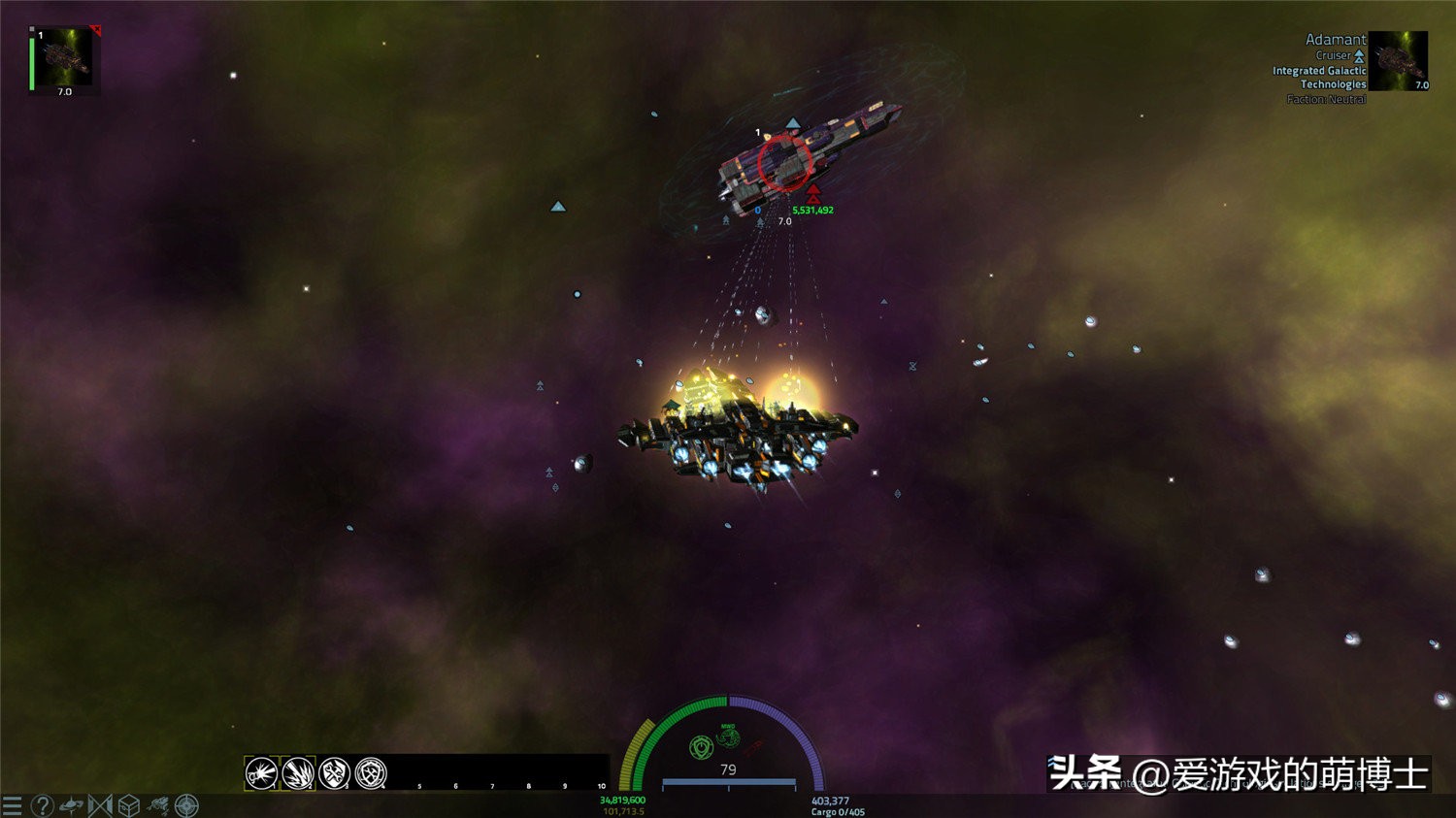The height and width of the screenshot is (818, 1456).
Task: Activate the weapon ability in hotbar slot 1
Action: pos(262,772)
